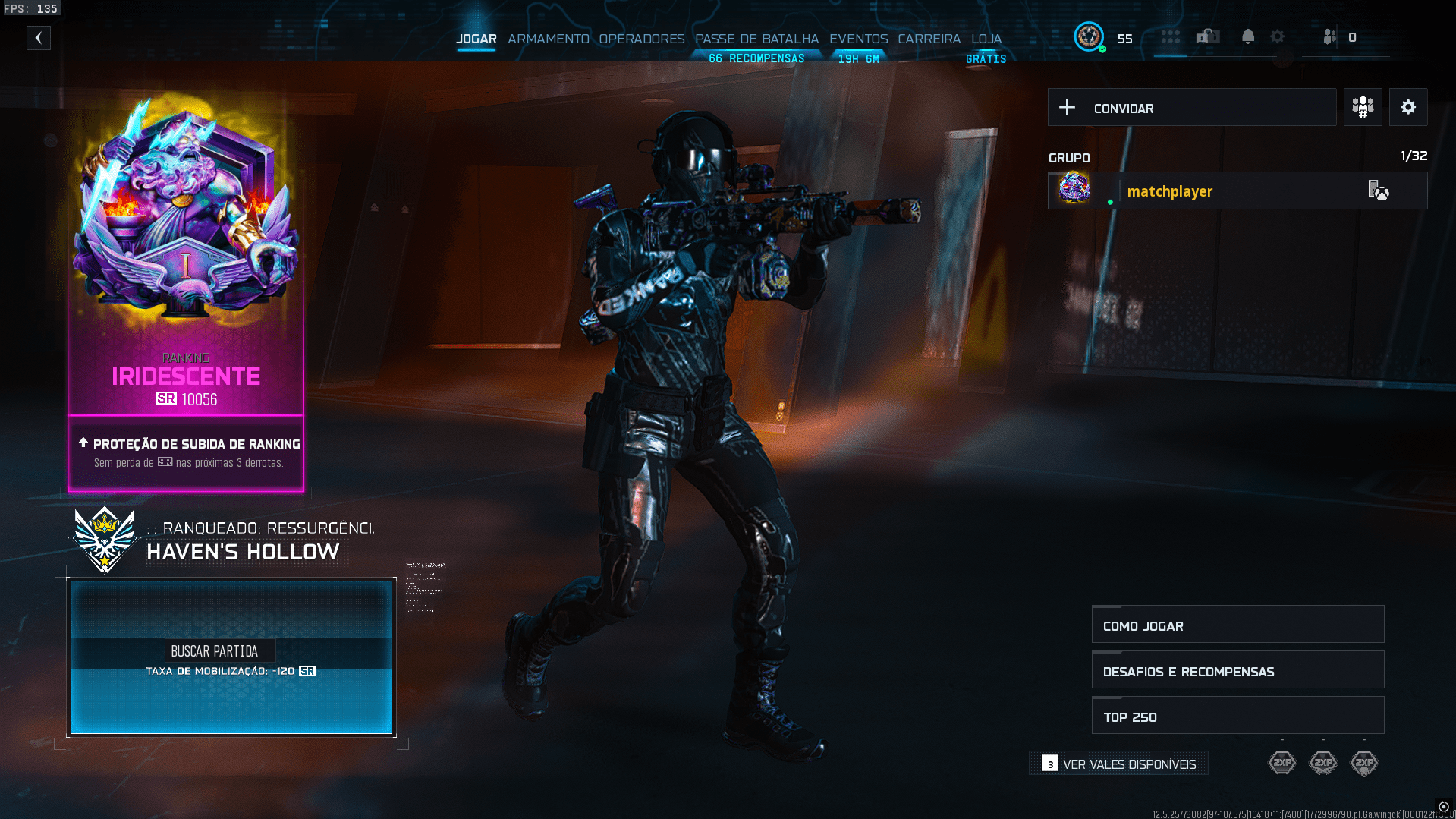Viewport: 1456px width, 819px height.
Task: Open the notifications bell icon
Action: (x=1247, y=36)
